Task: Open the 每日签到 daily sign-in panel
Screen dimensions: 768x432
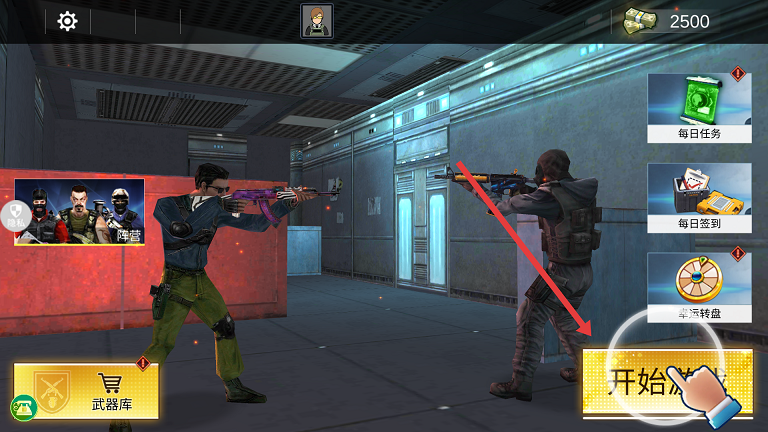Action: (698, 198)
